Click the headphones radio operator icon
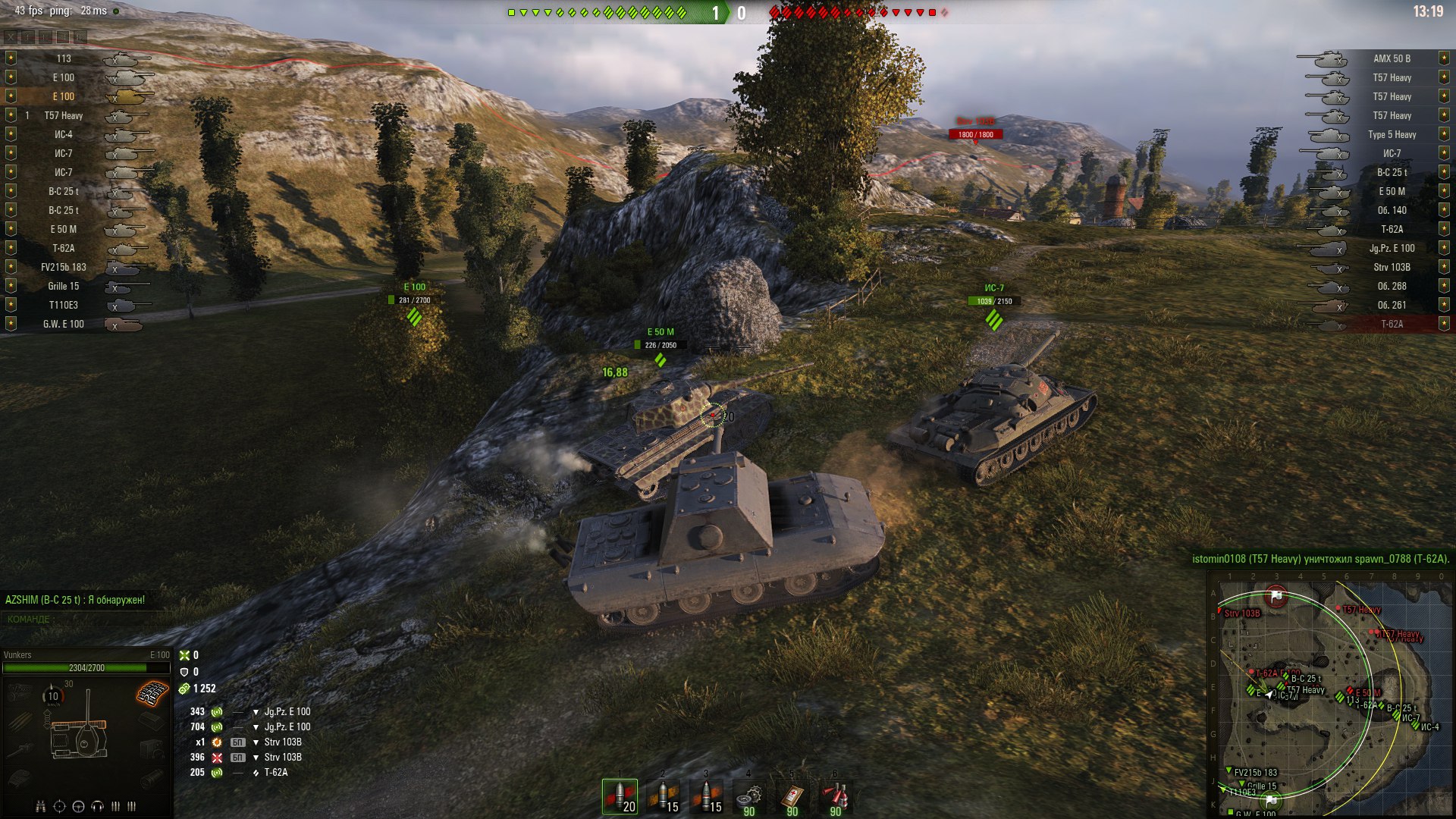The image size is (1456, 819). [97, 806]
